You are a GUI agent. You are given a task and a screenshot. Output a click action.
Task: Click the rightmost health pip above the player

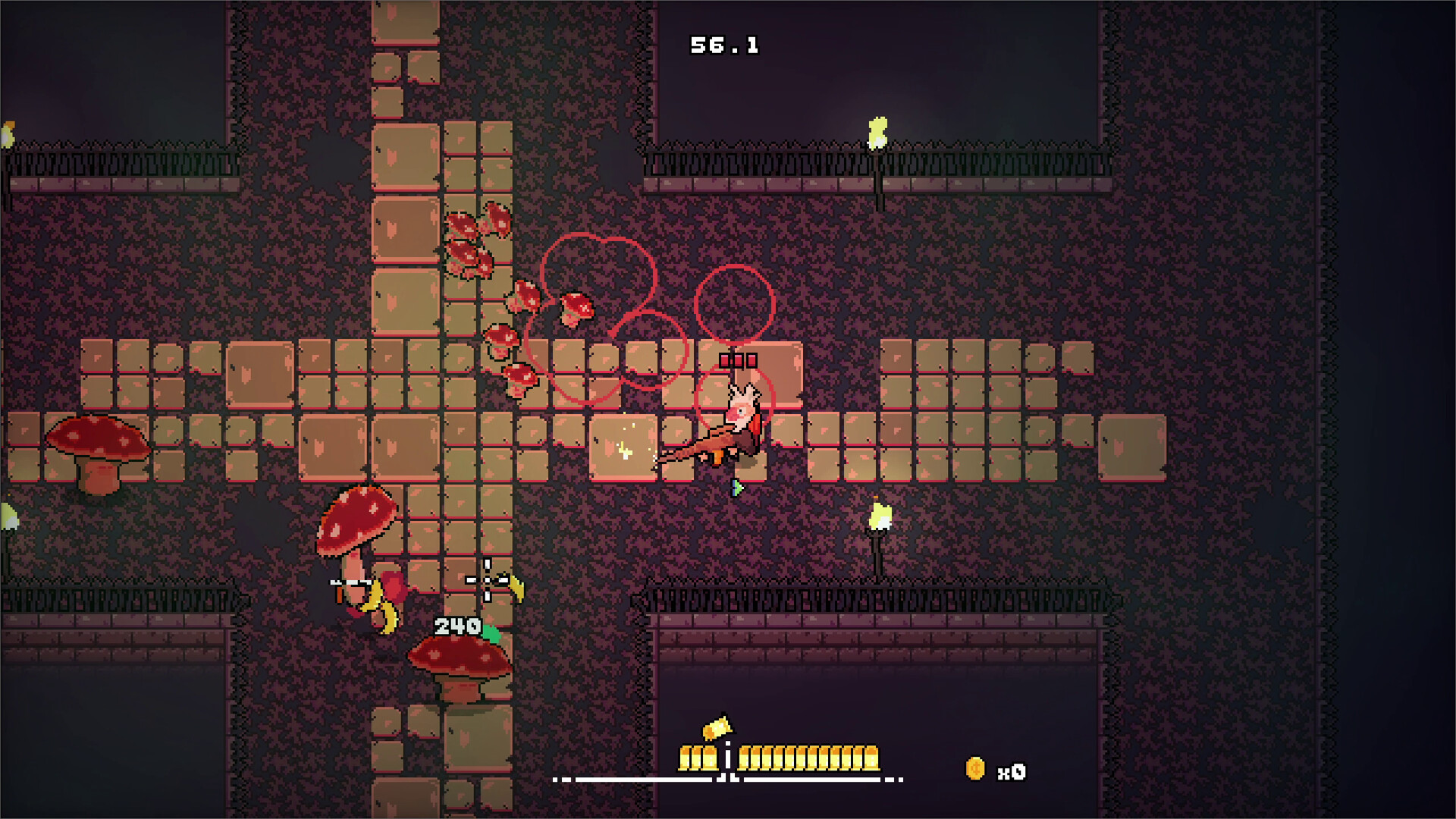point(752,359)
